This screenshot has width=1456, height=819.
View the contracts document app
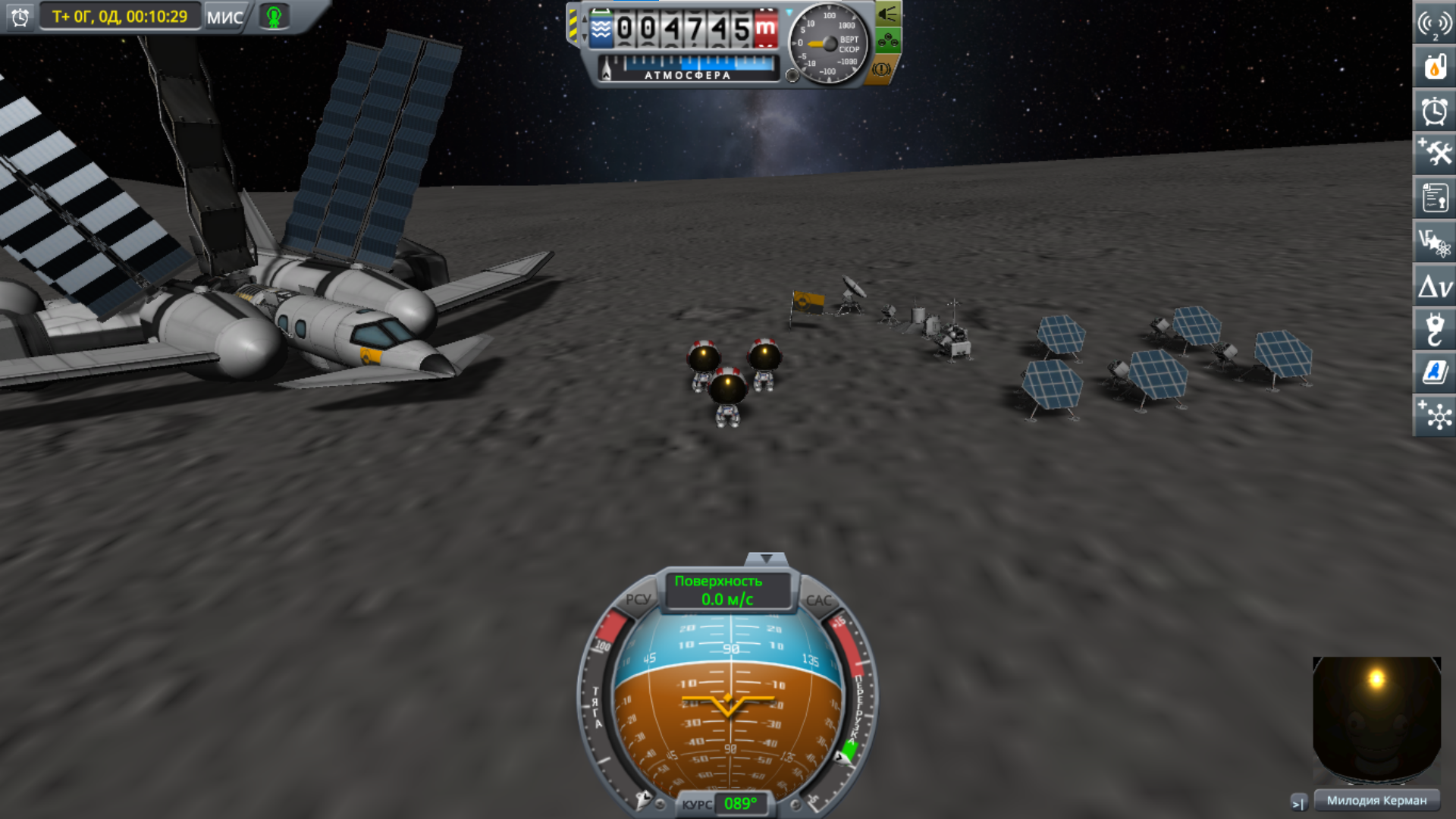(1434, 198)
